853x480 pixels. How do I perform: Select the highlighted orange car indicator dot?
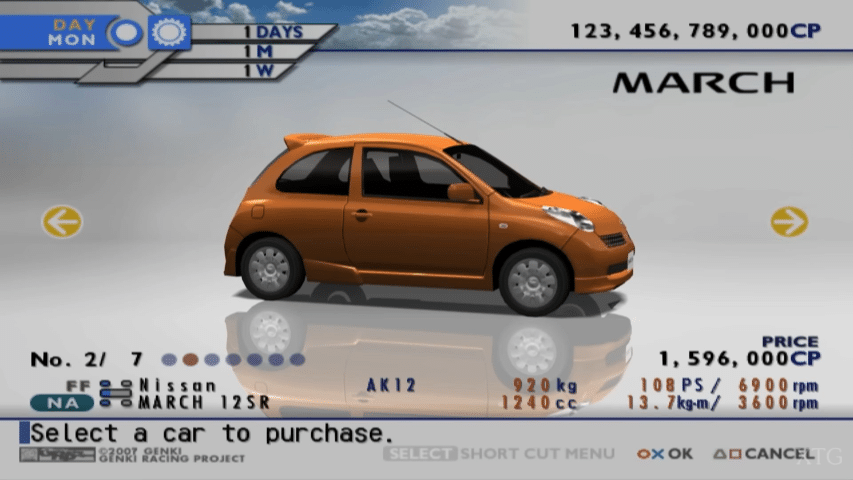[190, 359]
